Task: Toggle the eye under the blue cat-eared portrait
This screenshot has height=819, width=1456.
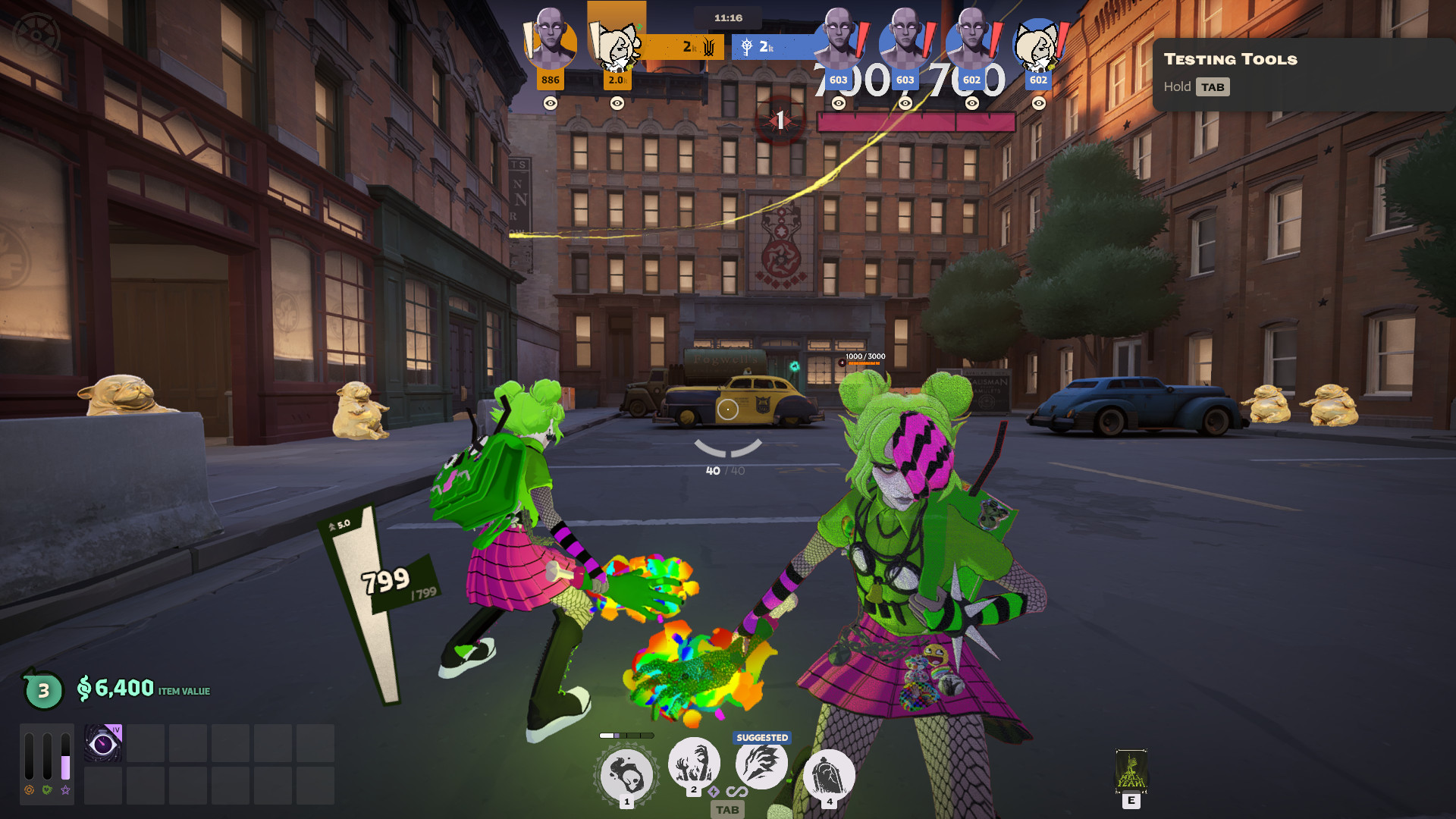Action: (x=1038, y=103)
